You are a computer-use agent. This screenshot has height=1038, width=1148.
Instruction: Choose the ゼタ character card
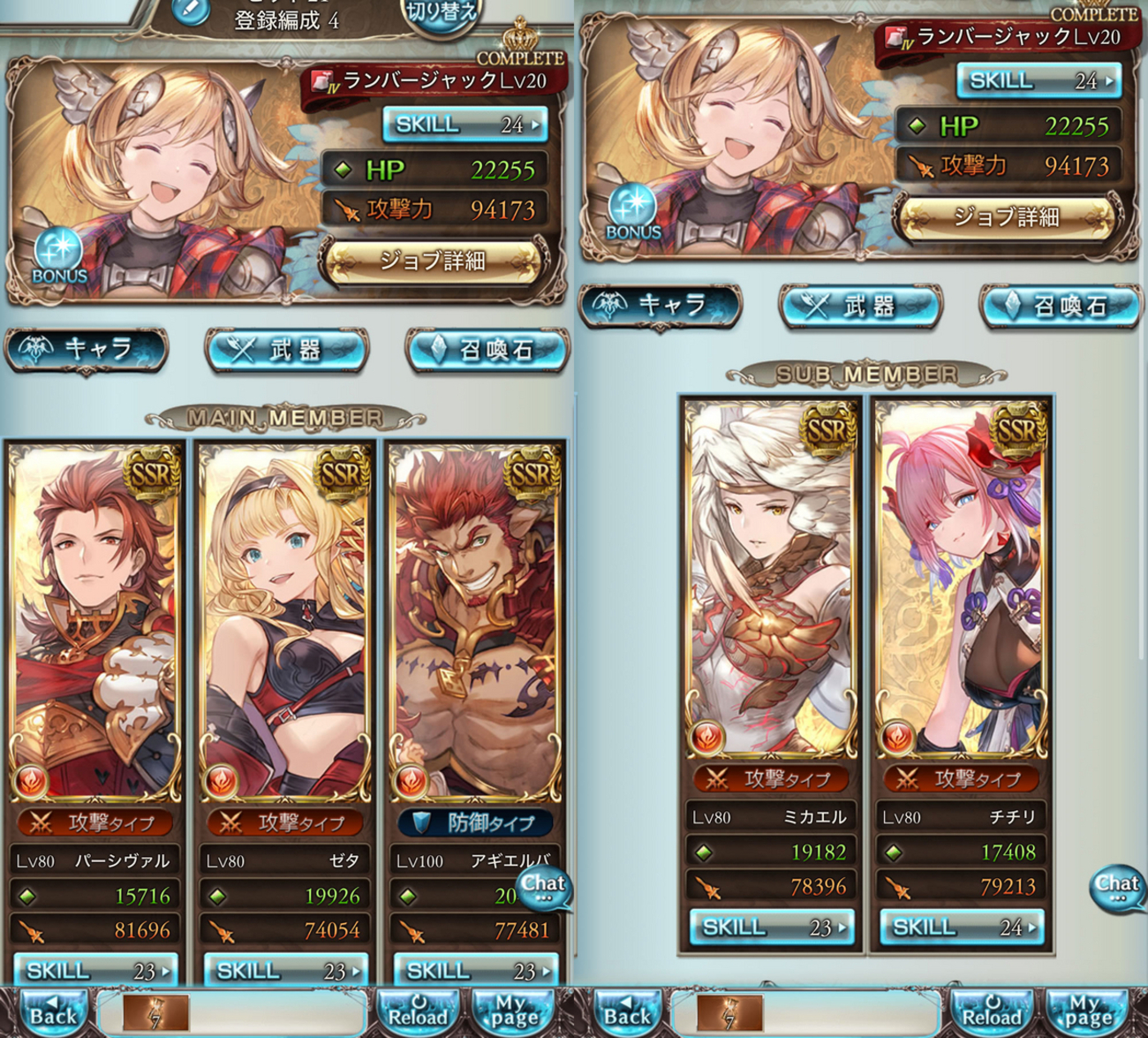pos(284,618)
